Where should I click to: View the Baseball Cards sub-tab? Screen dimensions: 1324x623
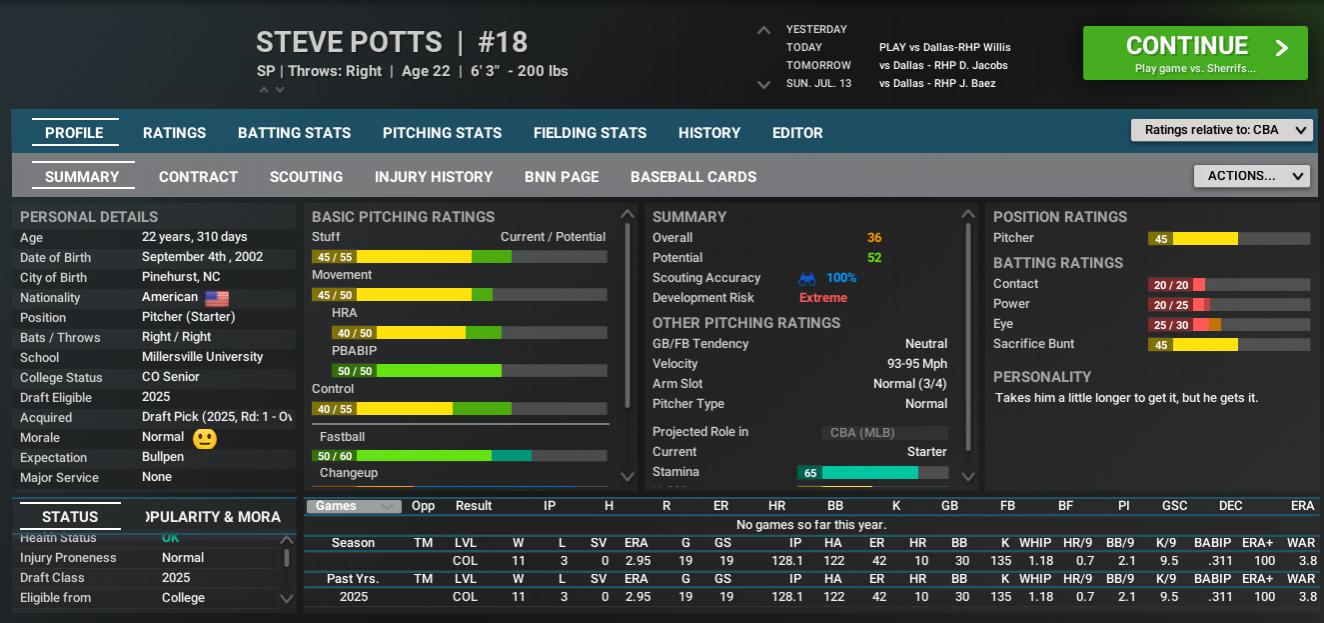693,177
